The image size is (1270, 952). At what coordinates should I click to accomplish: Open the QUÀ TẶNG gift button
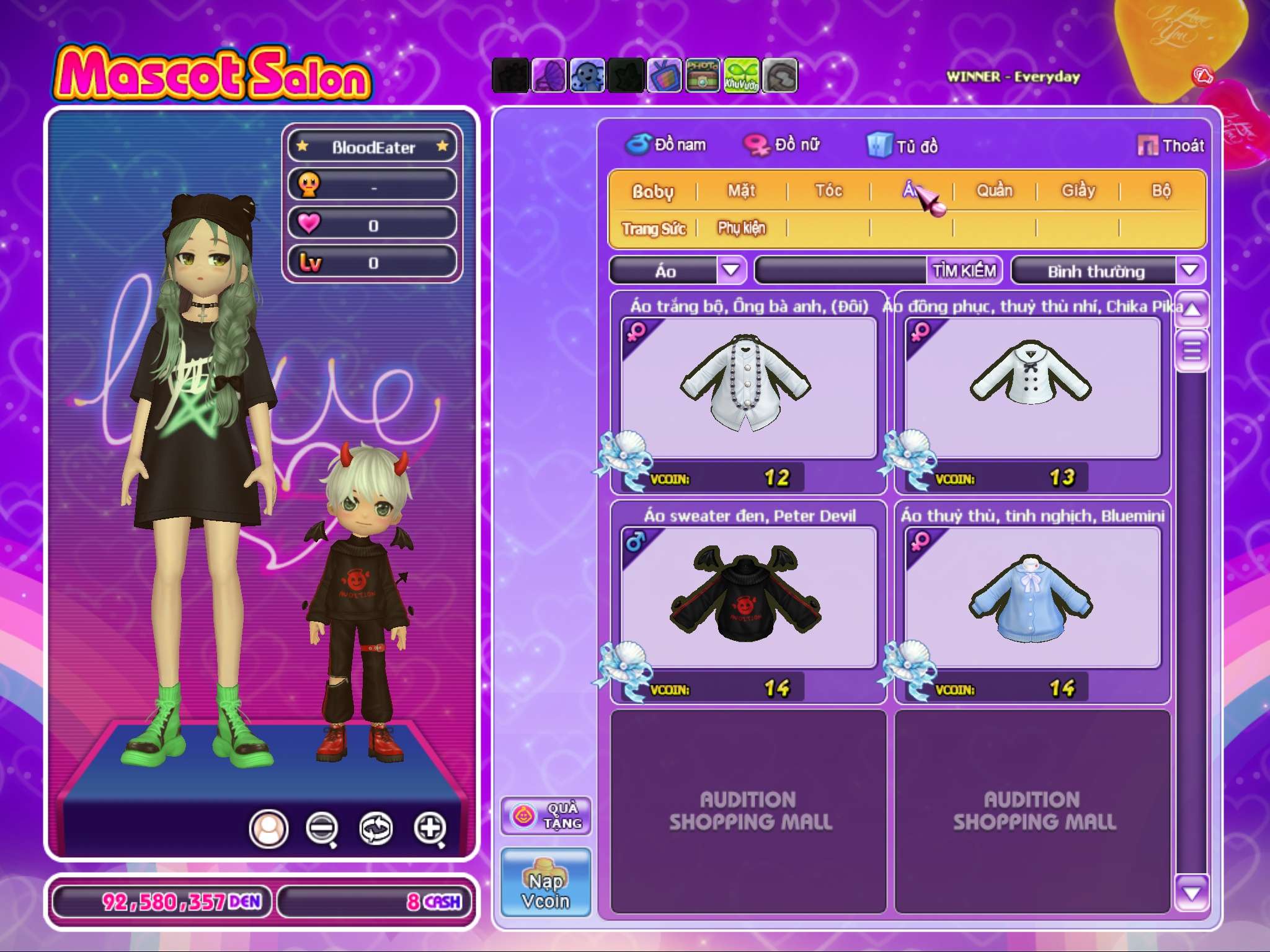[x=546, y=816]
